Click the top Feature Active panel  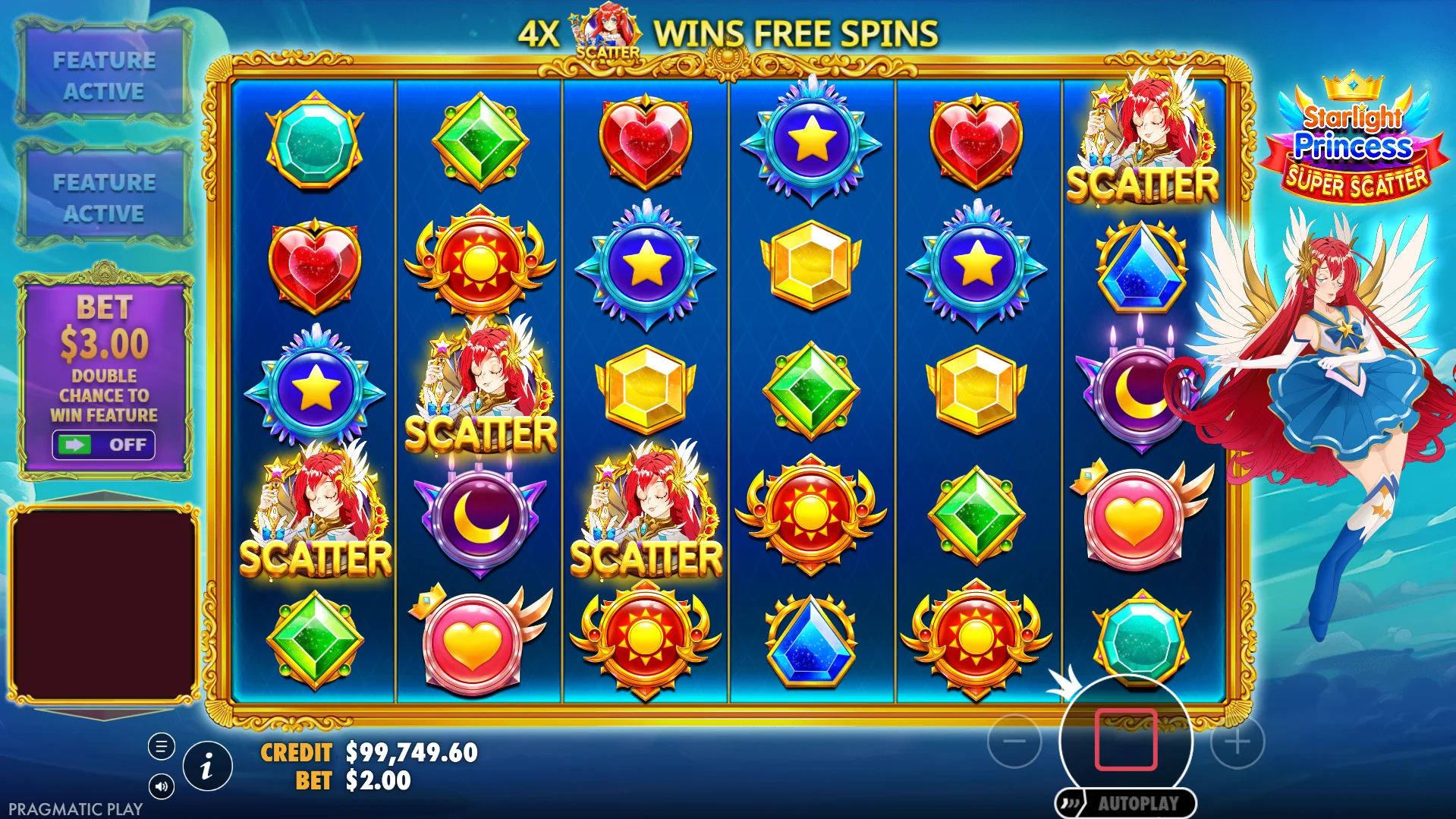pos(104,75)
